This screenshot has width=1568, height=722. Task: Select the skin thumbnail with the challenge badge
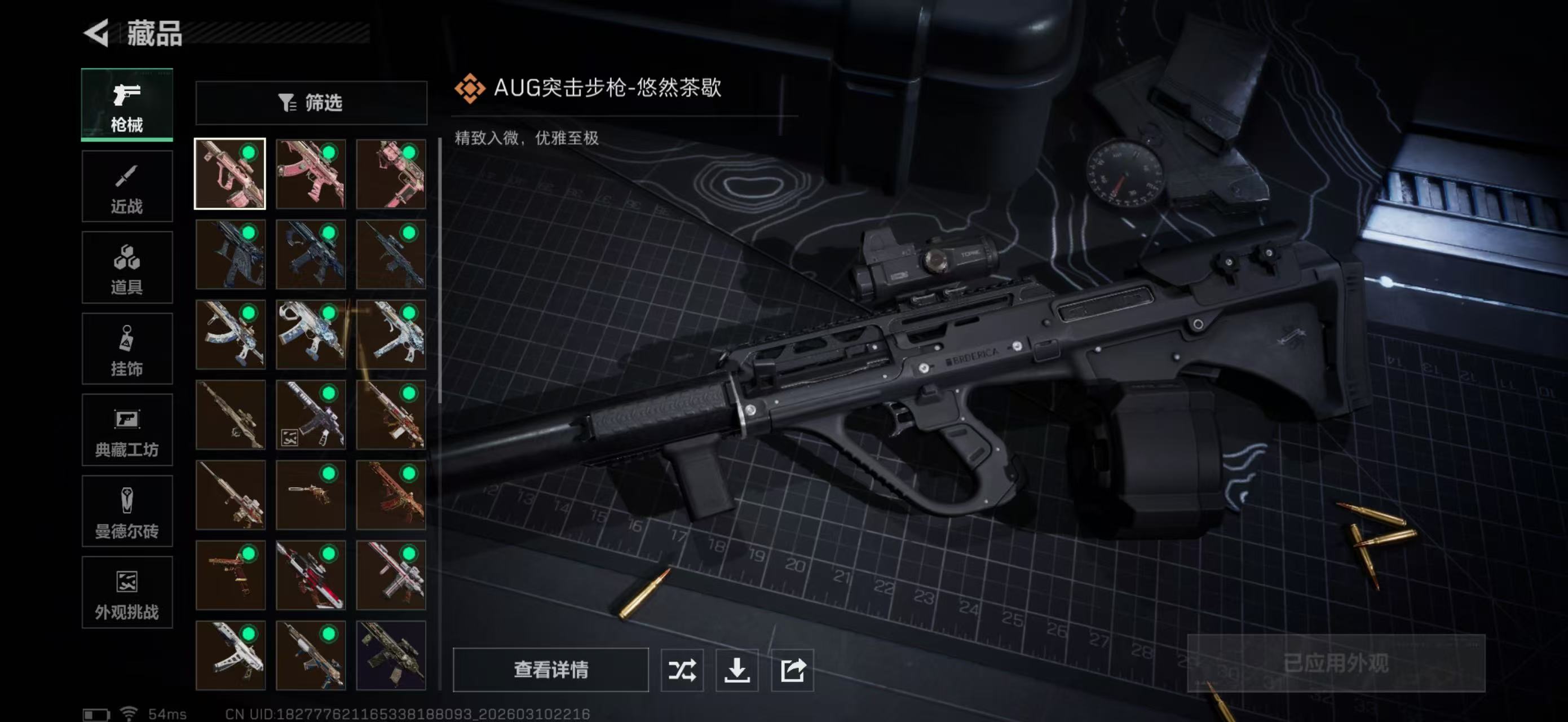(x=311, y=415)
